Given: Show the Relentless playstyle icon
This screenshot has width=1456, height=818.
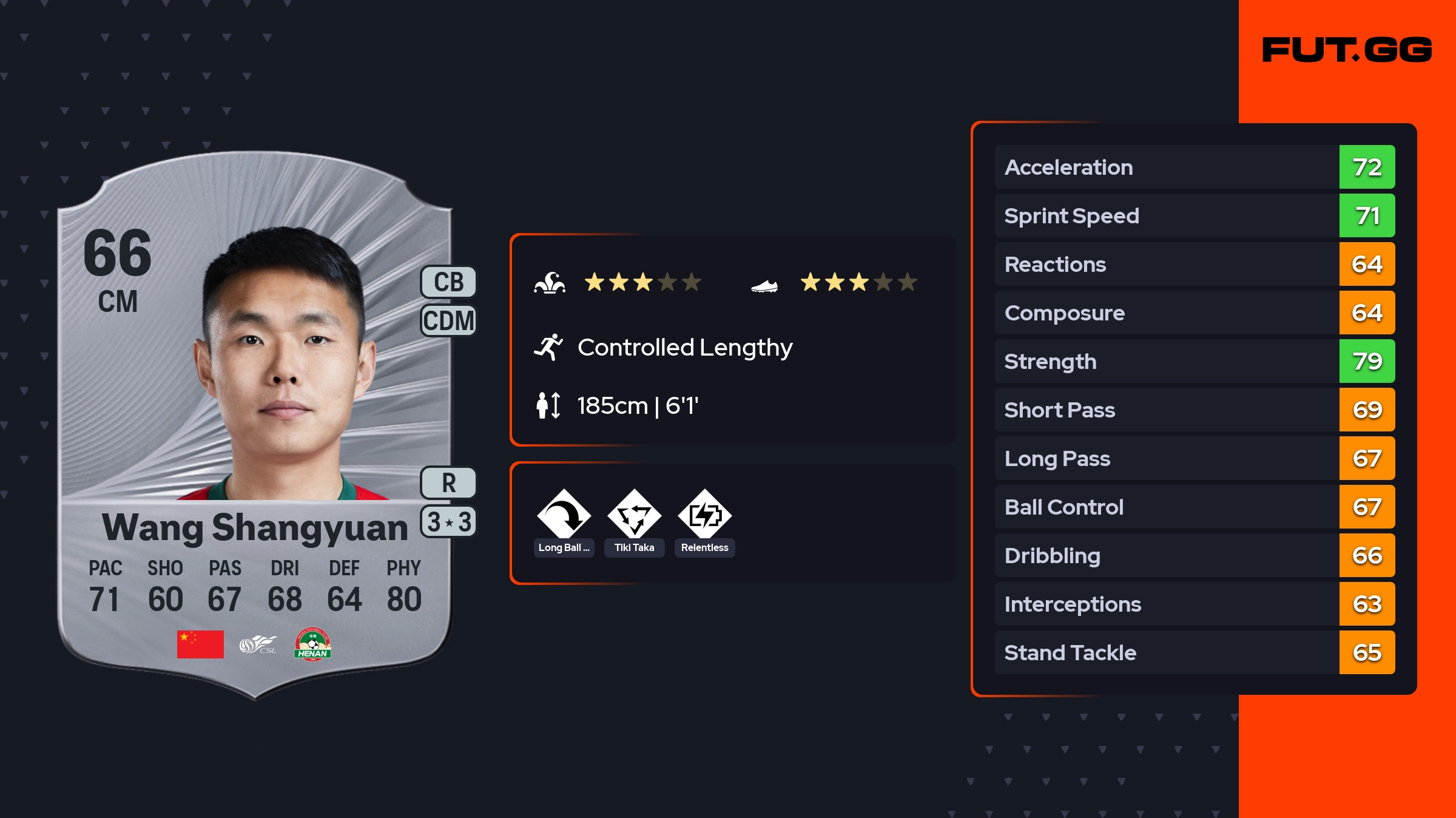Looking at the screenshot, I should [x=704, y=516].
